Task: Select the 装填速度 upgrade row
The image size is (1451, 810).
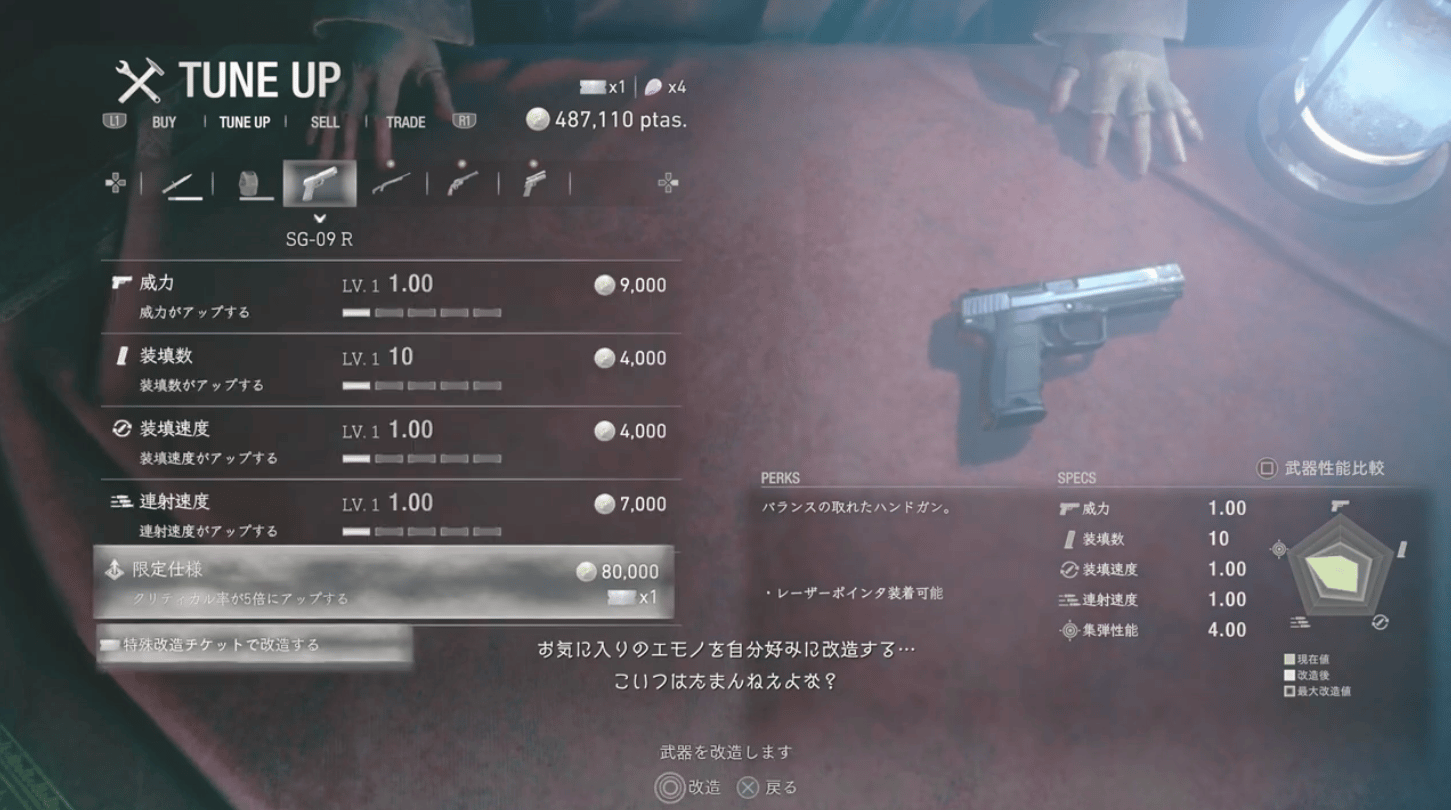Action: pos(390,442)
